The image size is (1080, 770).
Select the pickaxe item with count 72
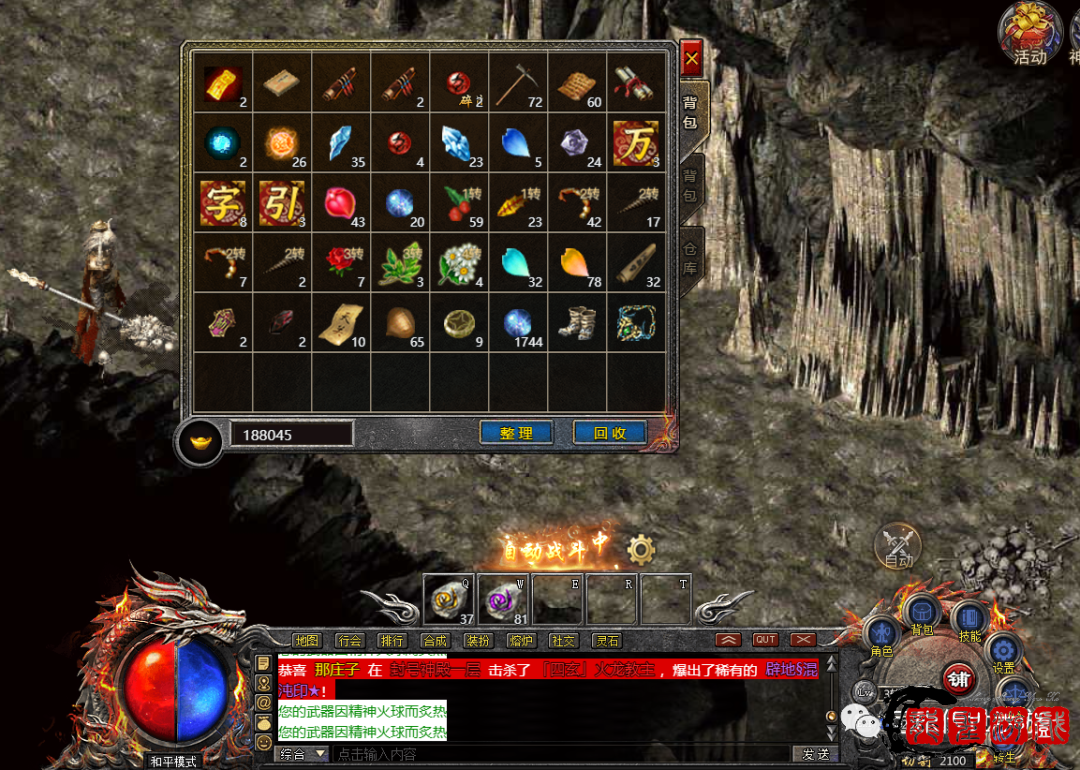[518, 83]
